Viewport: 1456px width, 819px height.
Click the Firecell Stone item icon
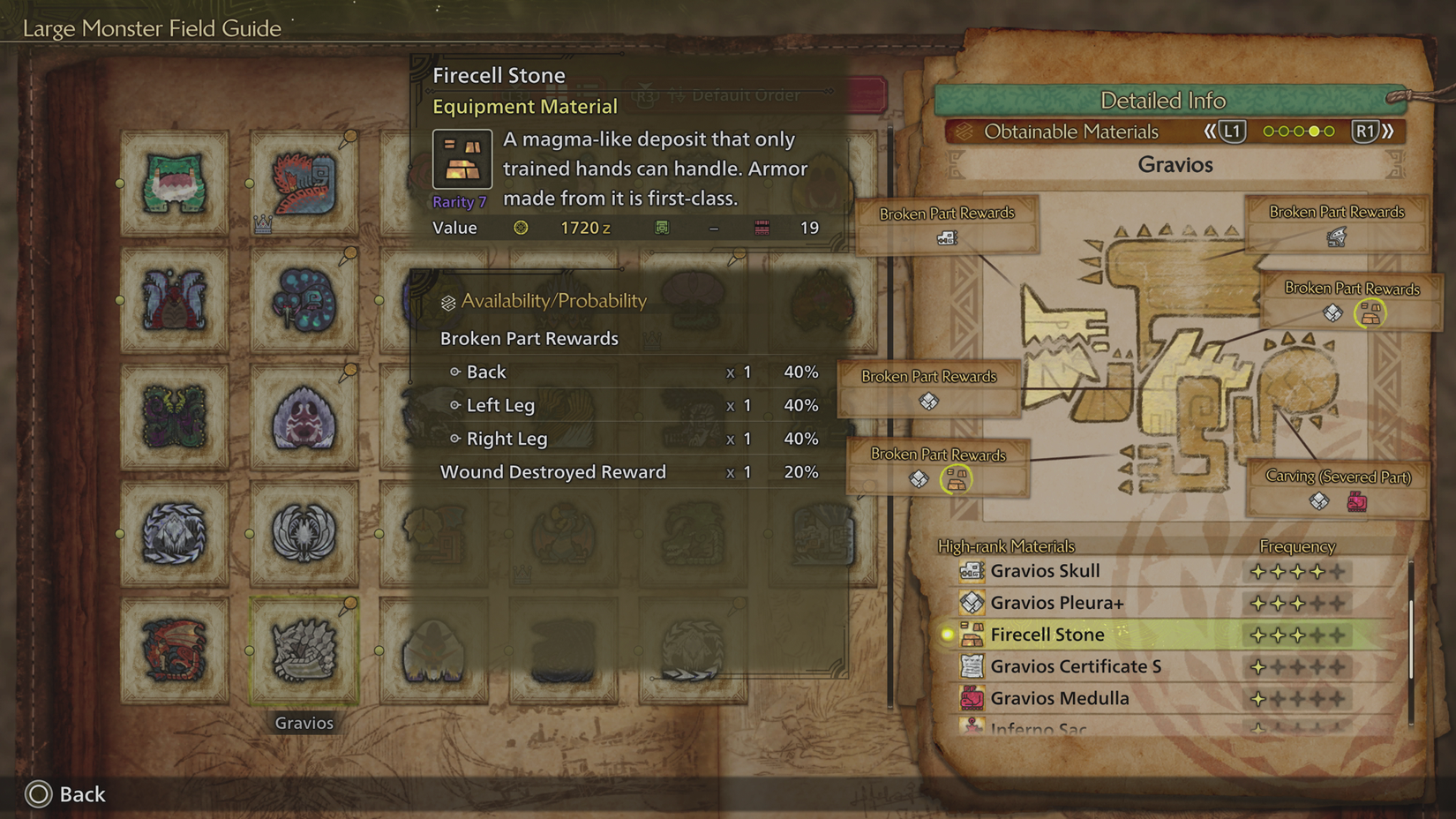(x=461, y=159)
